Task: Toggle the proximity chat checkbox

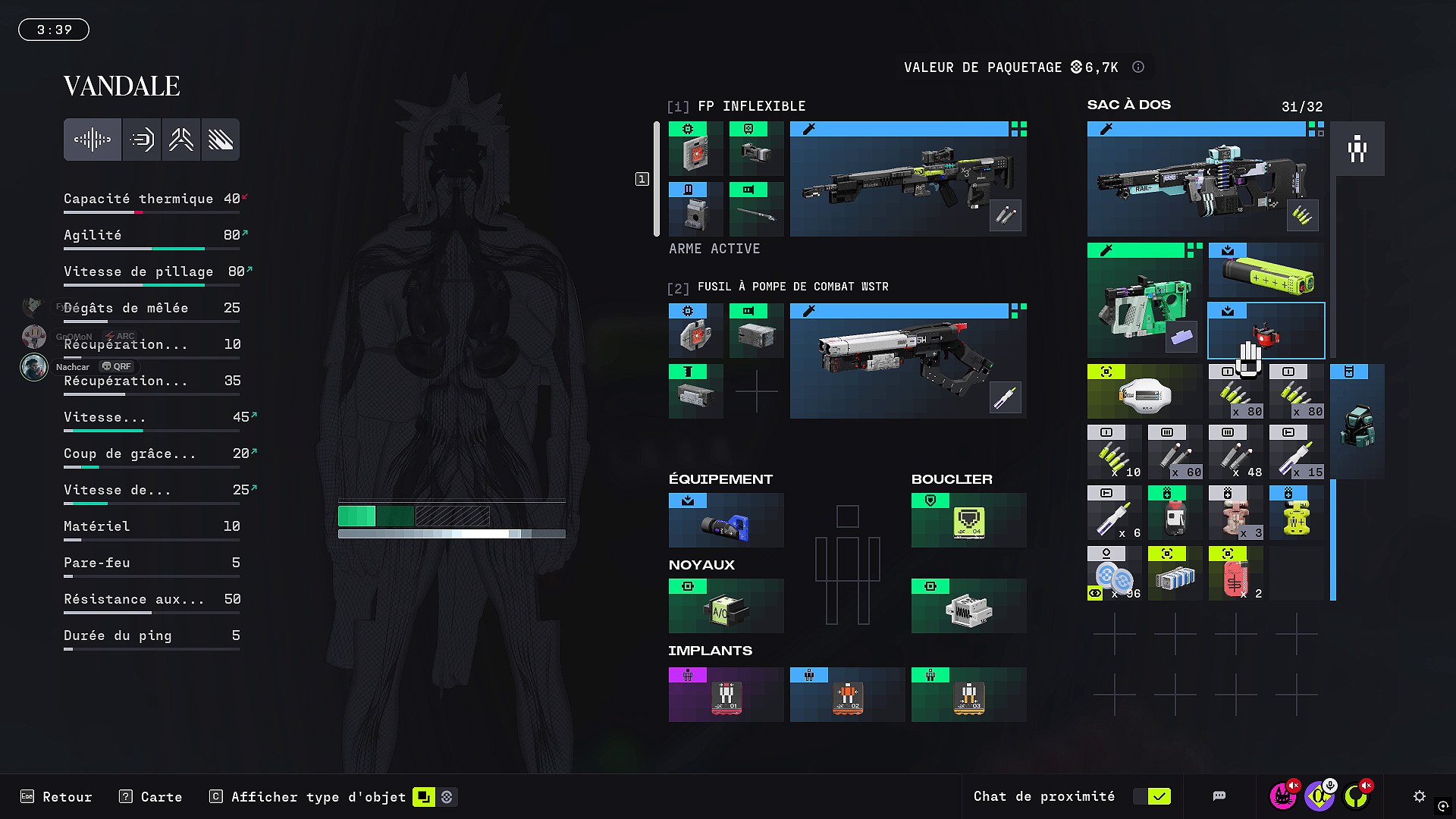Action: (x=1159, y=796)
